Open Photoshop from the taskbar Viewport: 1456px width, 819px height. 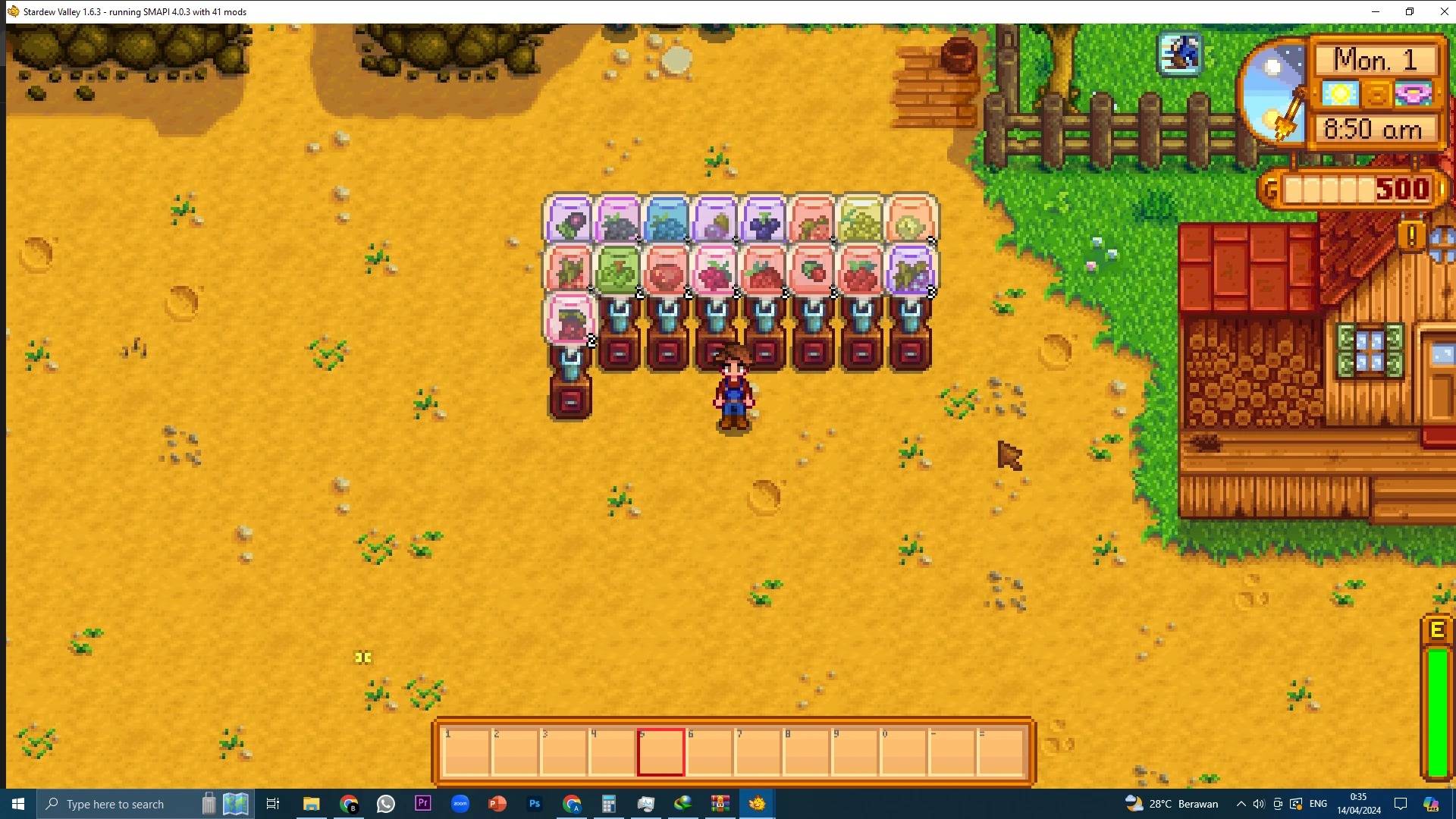click(535, 804)
